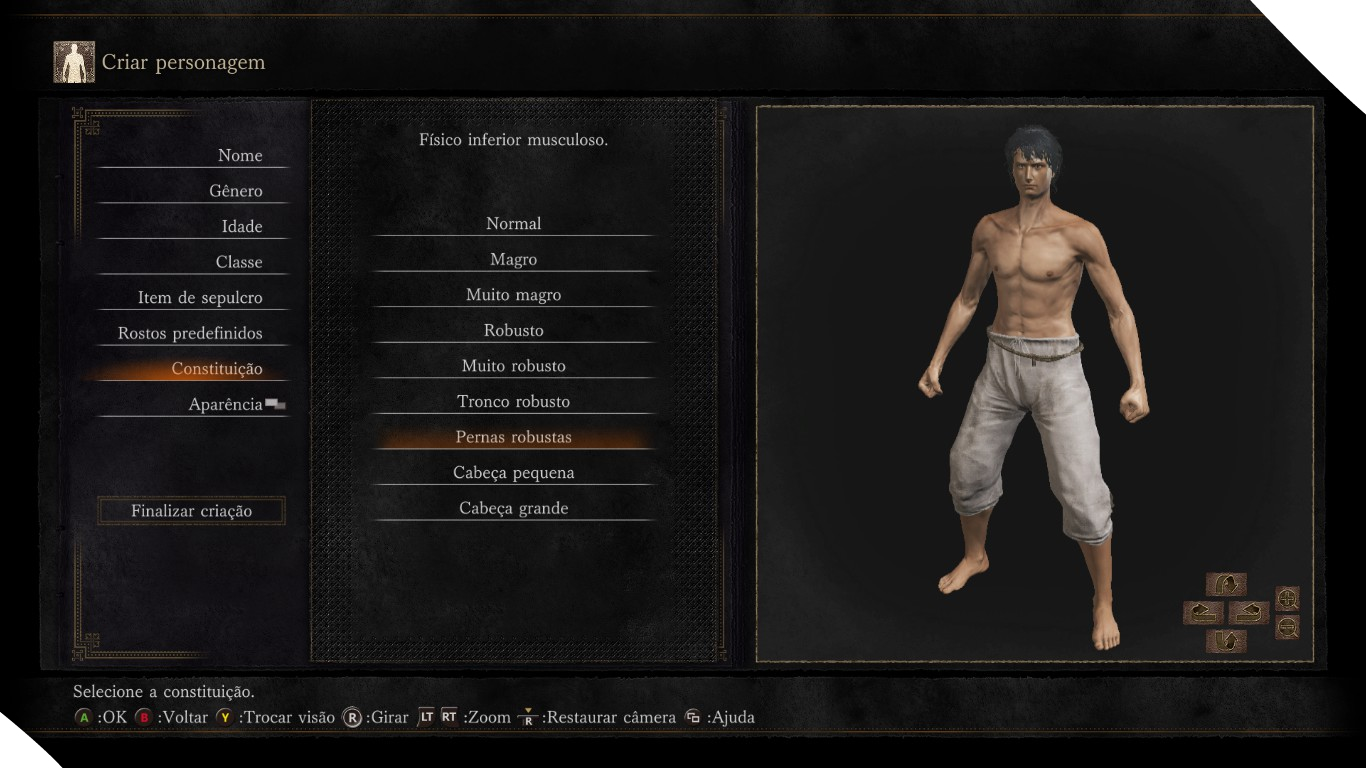Screen dimensions: 1366x768
Task: Choose the Idade entry
Action: tap(242, 226)
